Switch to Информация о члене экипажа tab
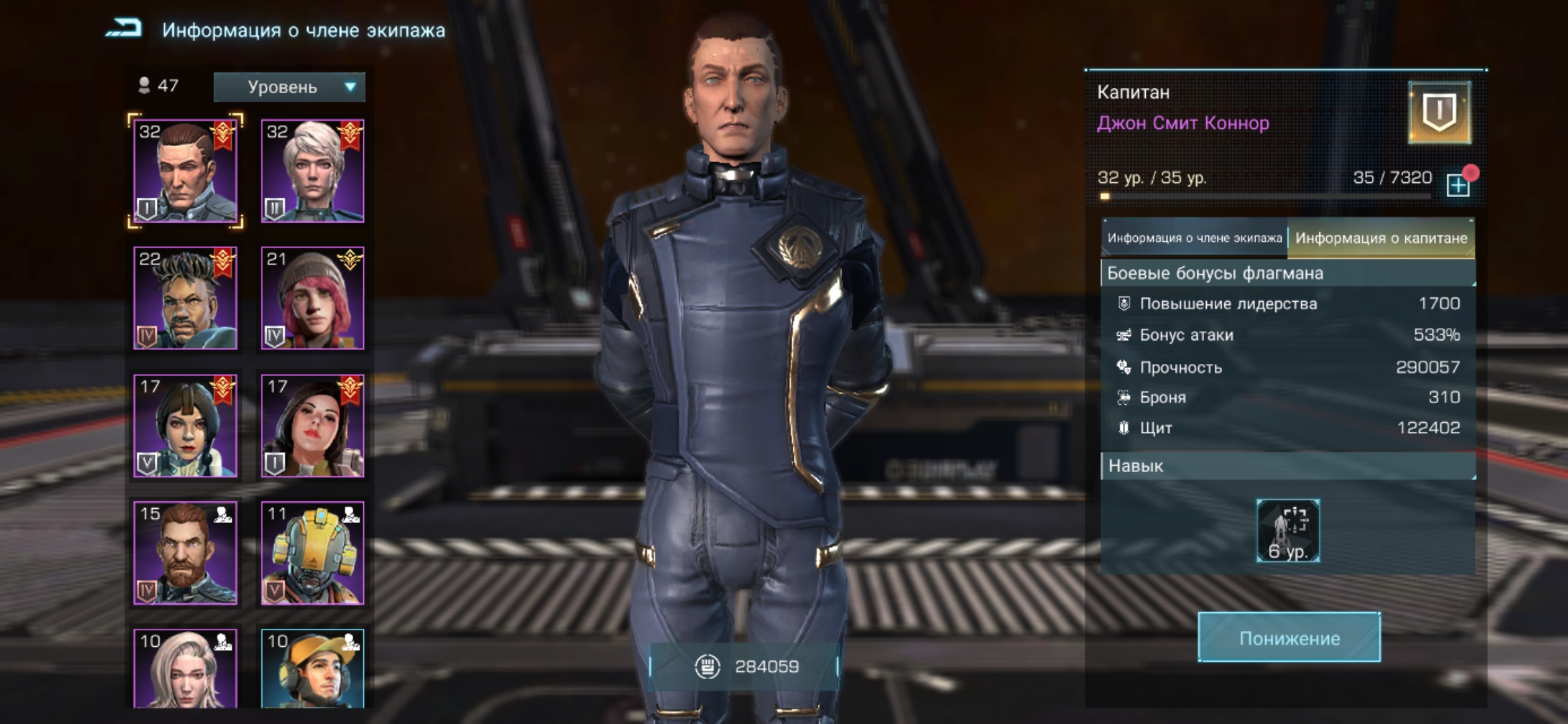The image size is (1568, 724). pos(1194,238)
